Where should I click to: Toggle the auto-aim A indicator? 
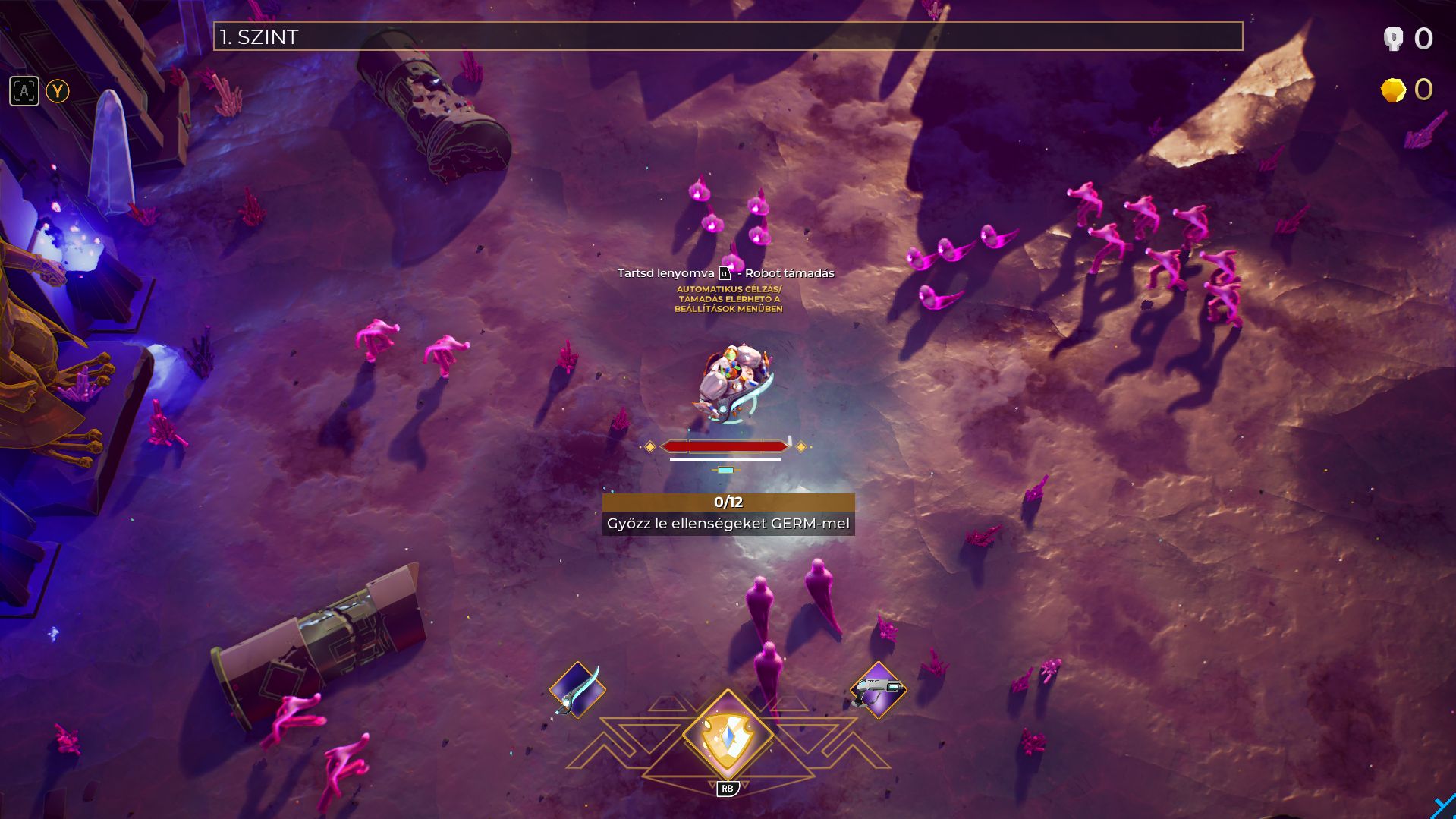pos(24,92)
